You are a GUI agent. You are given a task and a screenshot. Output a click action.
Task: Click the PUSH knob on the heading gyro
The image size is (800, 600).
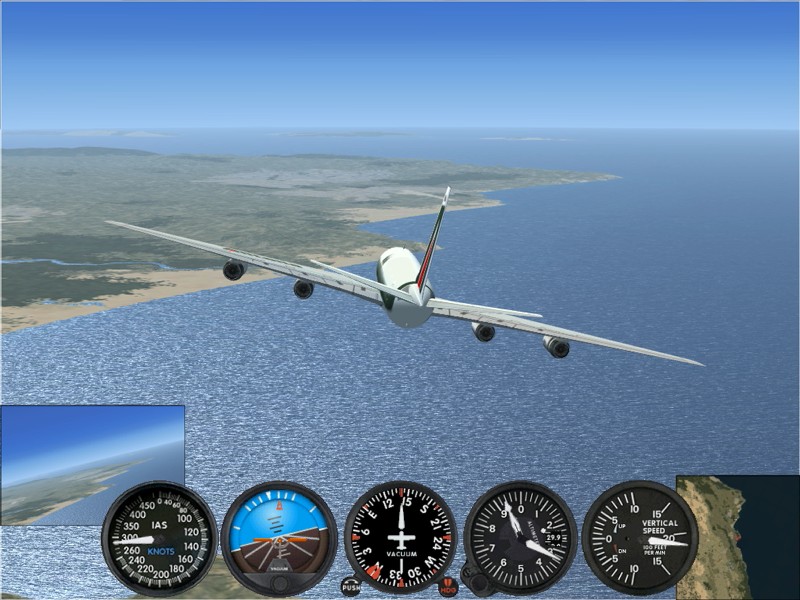click(x=350, y=587)
